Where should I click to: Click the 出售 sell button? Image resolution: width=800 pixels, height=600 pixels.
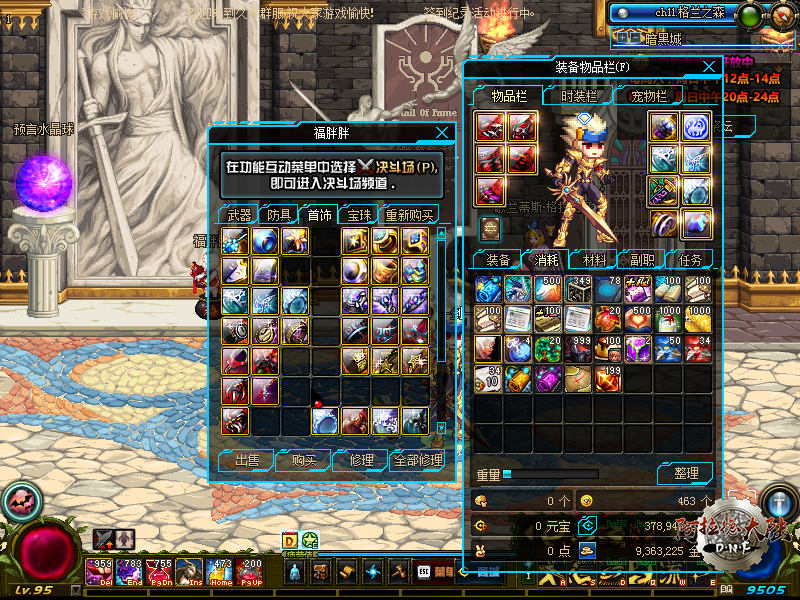tap(246, 461)
